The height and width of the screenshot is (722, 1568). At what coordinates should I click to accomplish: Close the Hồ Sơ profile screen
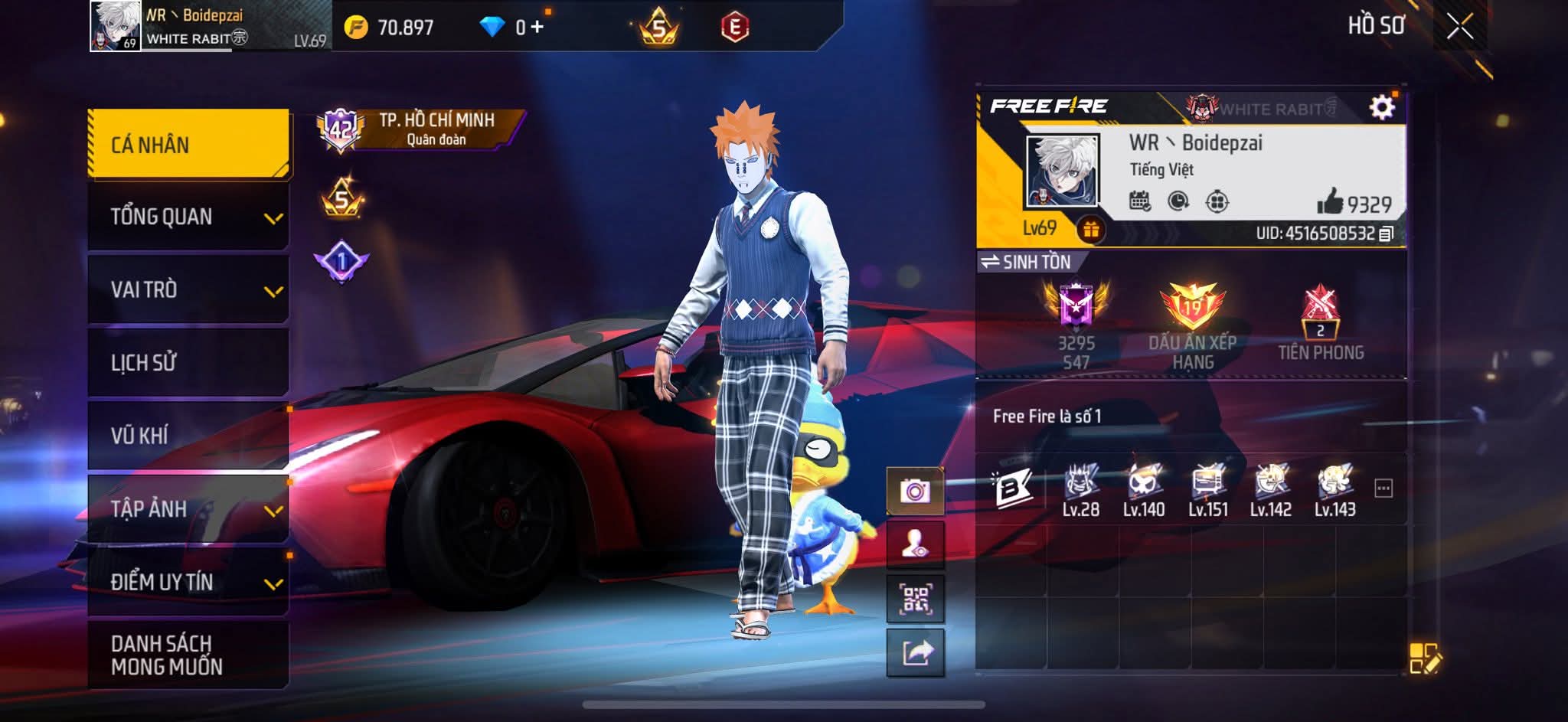point(1459,28)
